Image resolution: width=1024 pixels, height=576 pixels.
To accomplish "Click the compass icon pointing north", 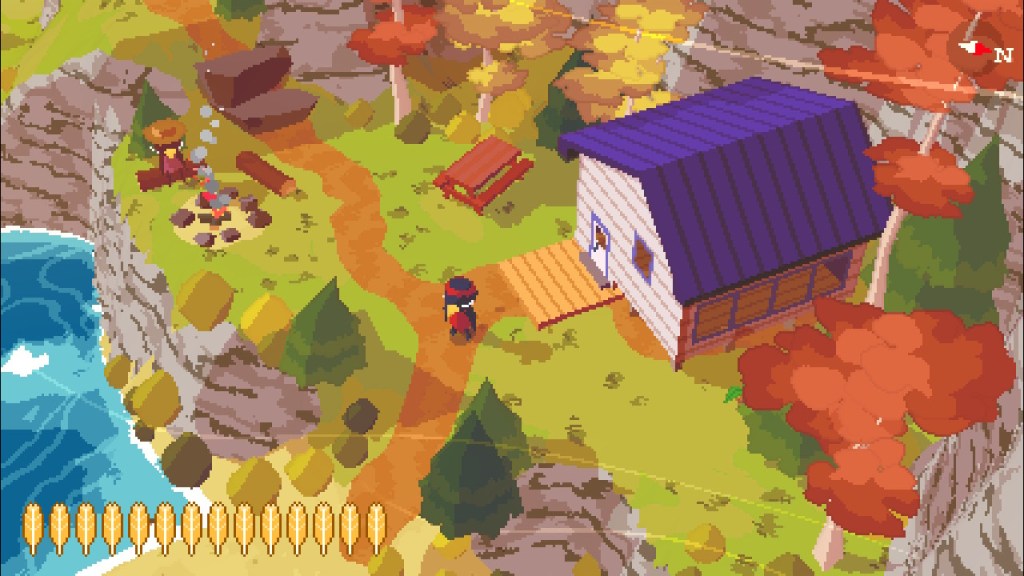I will click(x=981, y=49).
